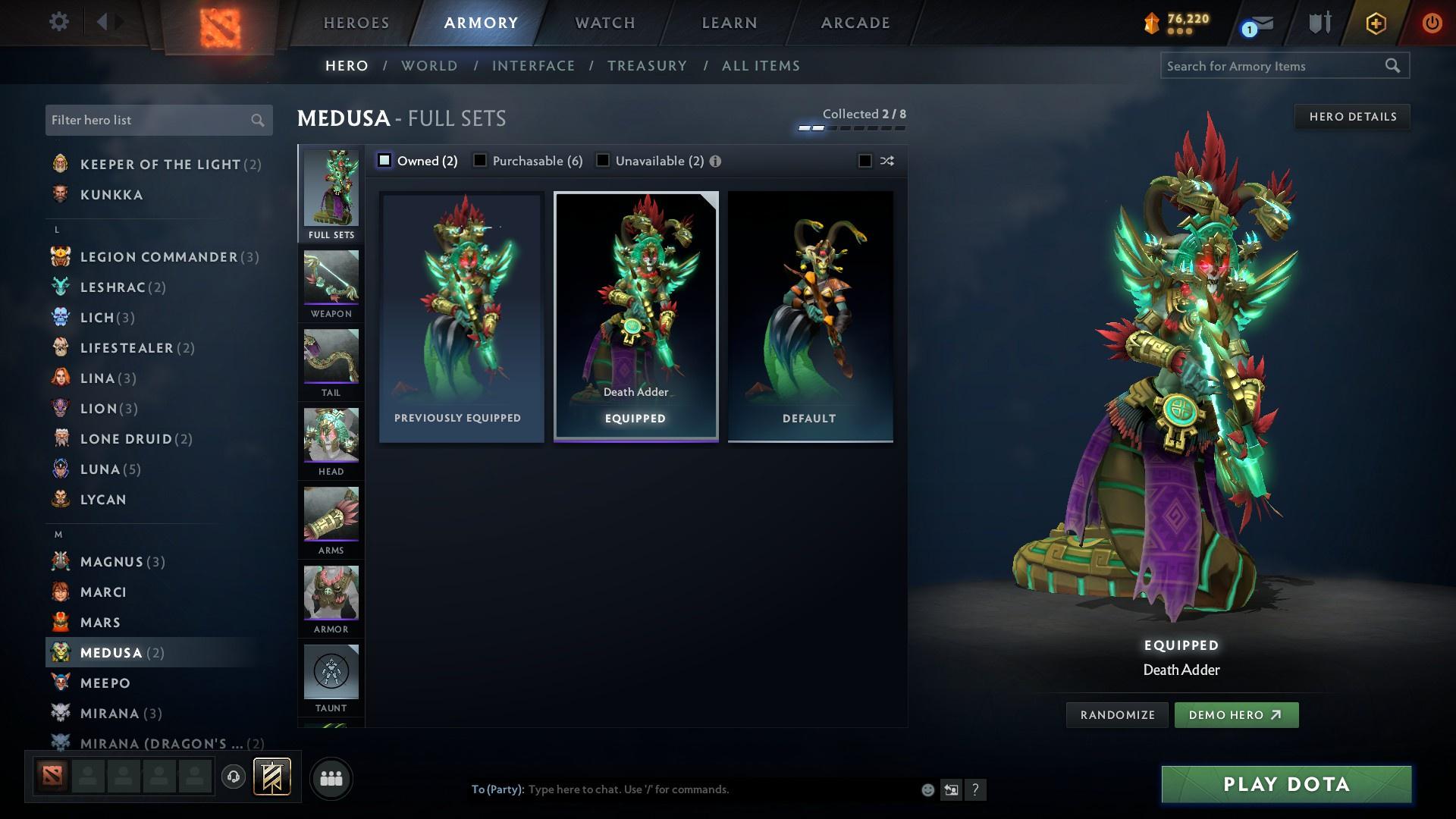Image resolution: width=1456 pixels, height=819 pixels.
Task: Select the Default Medusa set thumbnail
Action: (x=810, y=315)
